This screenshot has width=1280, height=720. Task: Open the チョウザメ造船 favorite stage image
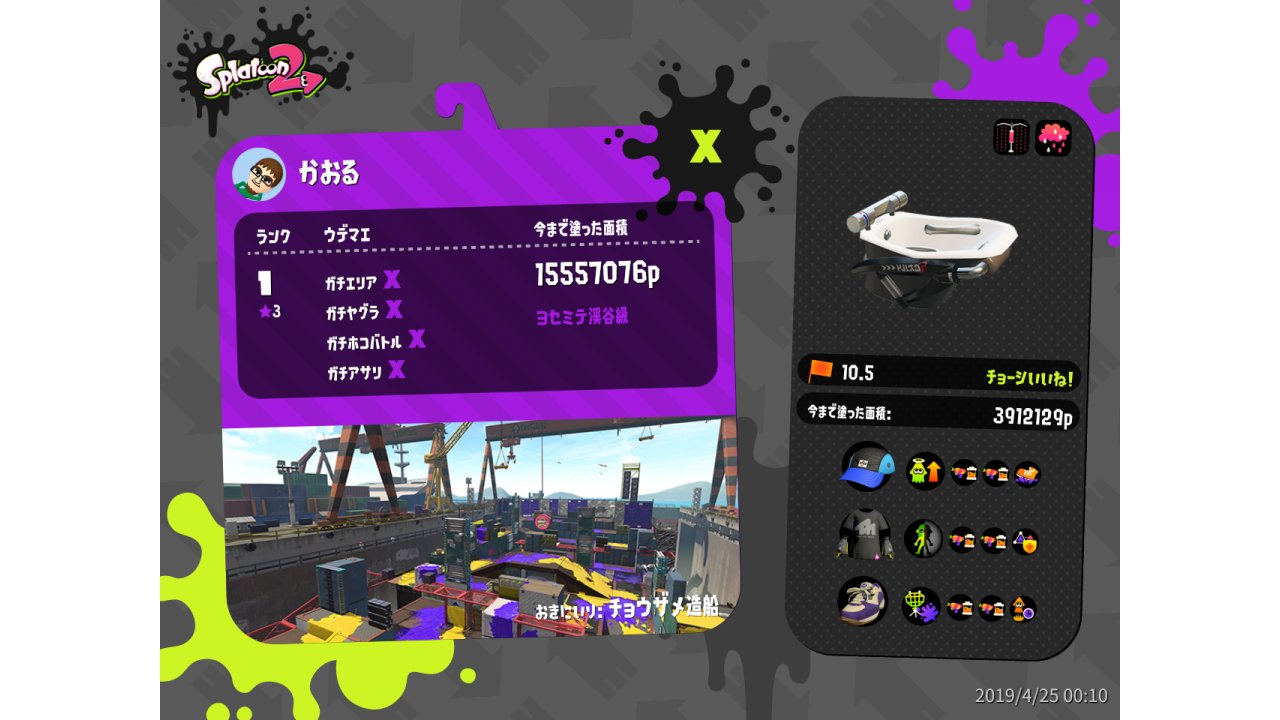pos(475,528)
